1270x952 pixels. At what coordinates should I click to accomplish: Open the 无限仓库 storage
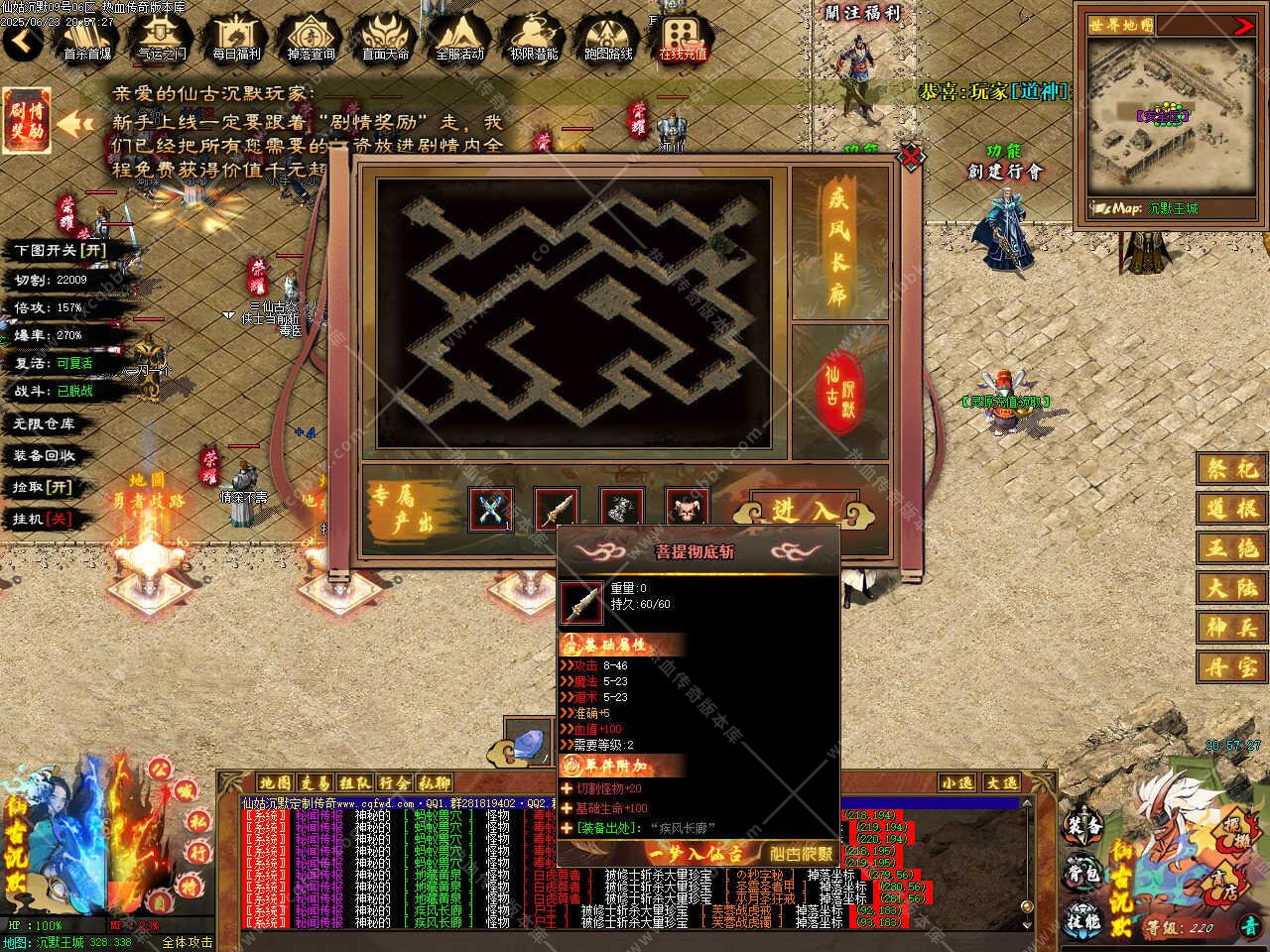(45, 423)
